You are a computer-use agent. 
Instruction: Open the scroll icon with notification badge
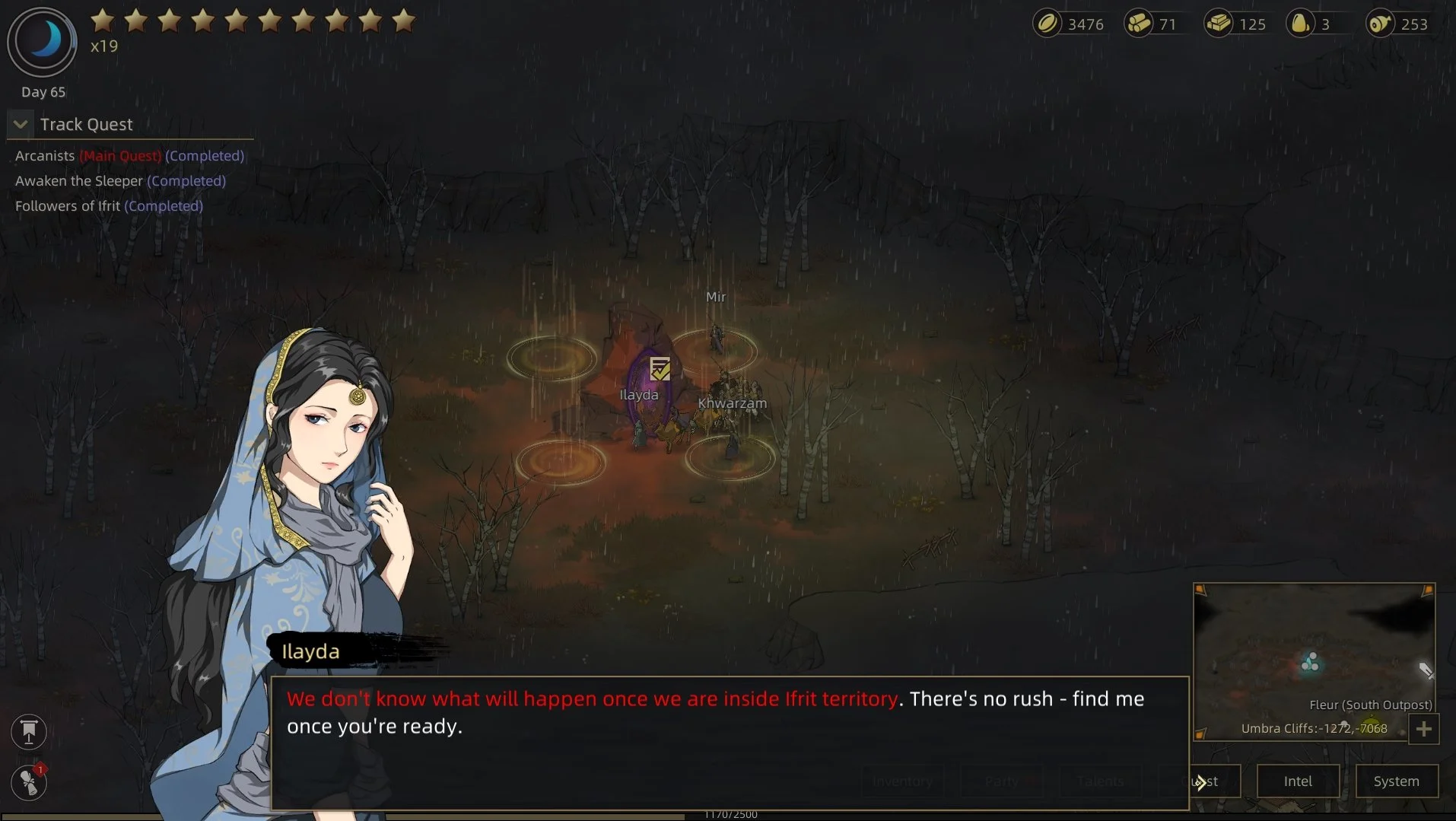[x=29, y=782]
